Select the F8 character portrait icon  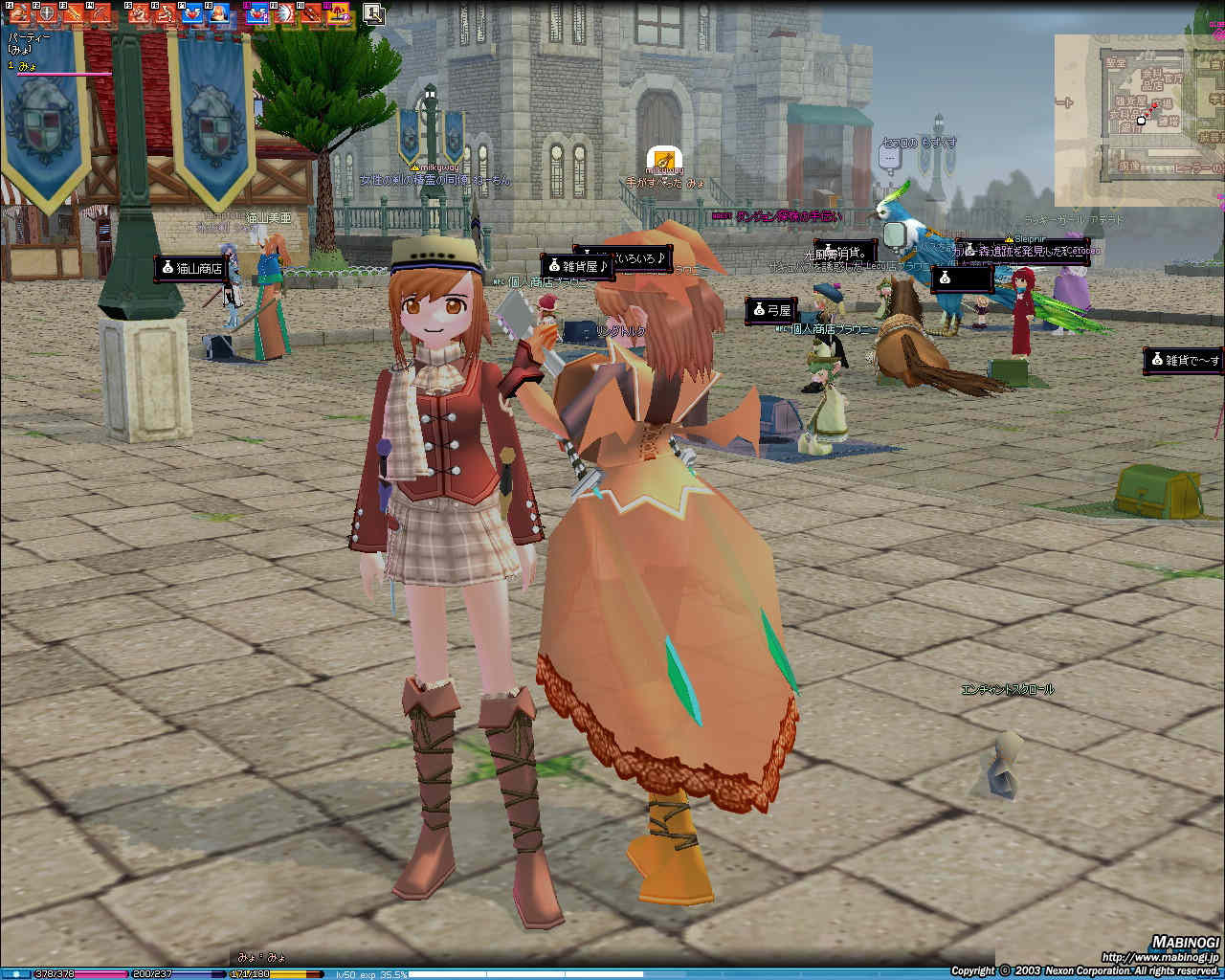pos(219,13)
